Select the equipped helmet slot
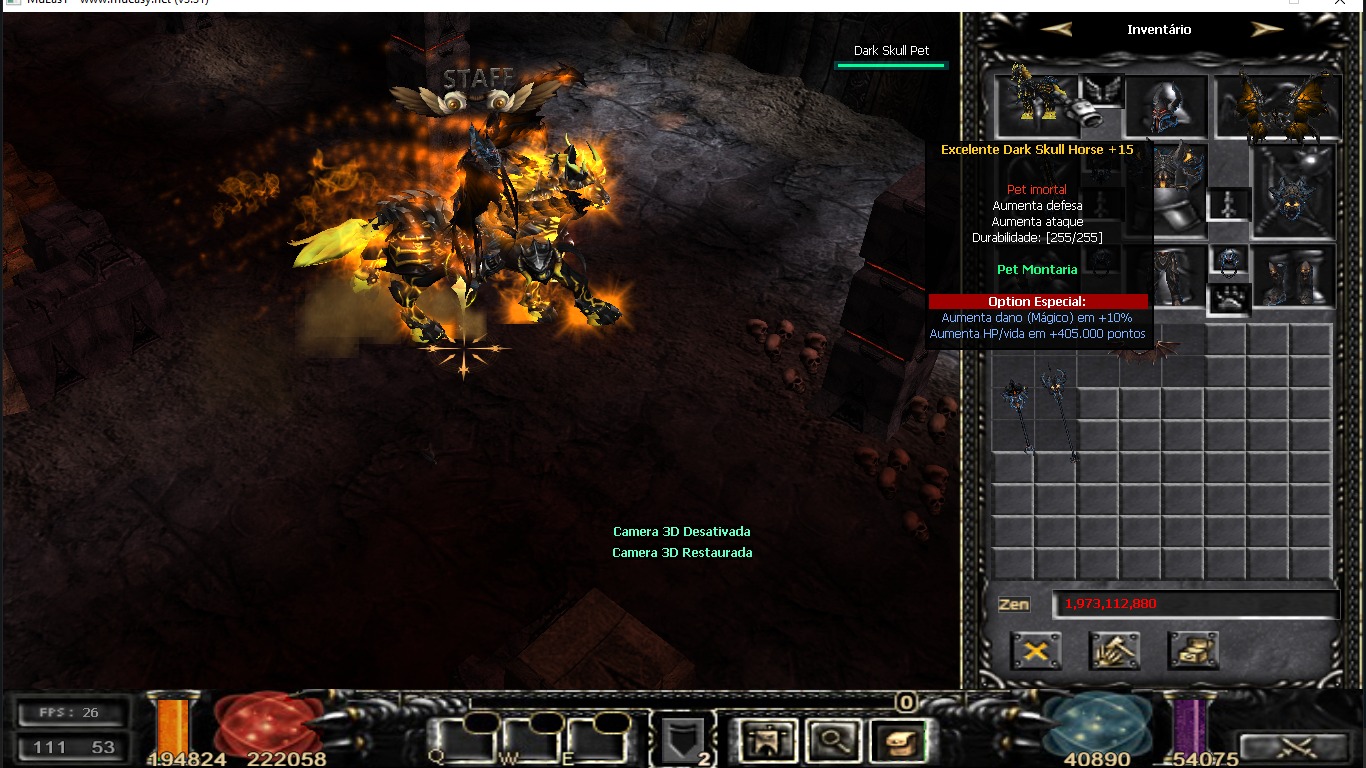 click(x=1166, y=106)
